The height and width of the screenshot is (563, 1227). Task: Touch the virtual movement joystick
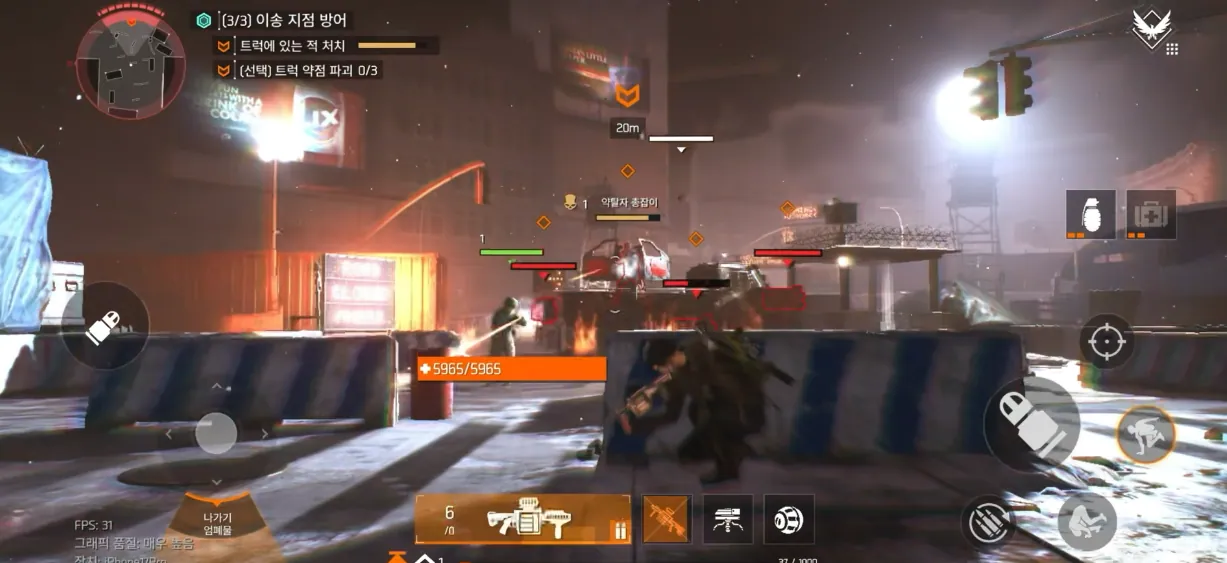(x=215, y=434)
